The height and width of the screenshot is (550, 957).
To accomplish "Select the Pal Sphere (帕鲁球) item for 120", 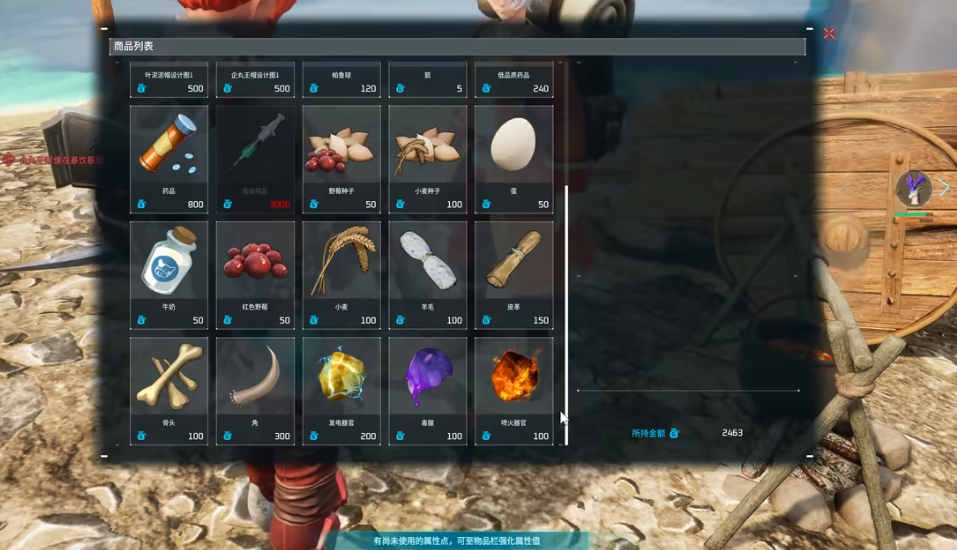I will pos(341,80).
